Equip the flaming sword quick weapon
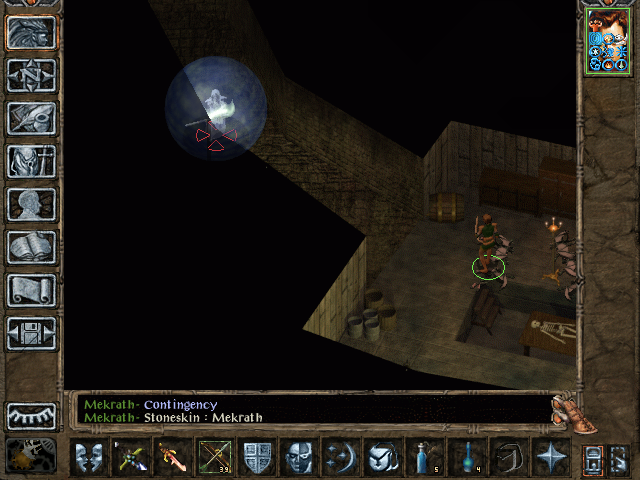This screenshot has height=480, width=640. [x=172, y=458]
